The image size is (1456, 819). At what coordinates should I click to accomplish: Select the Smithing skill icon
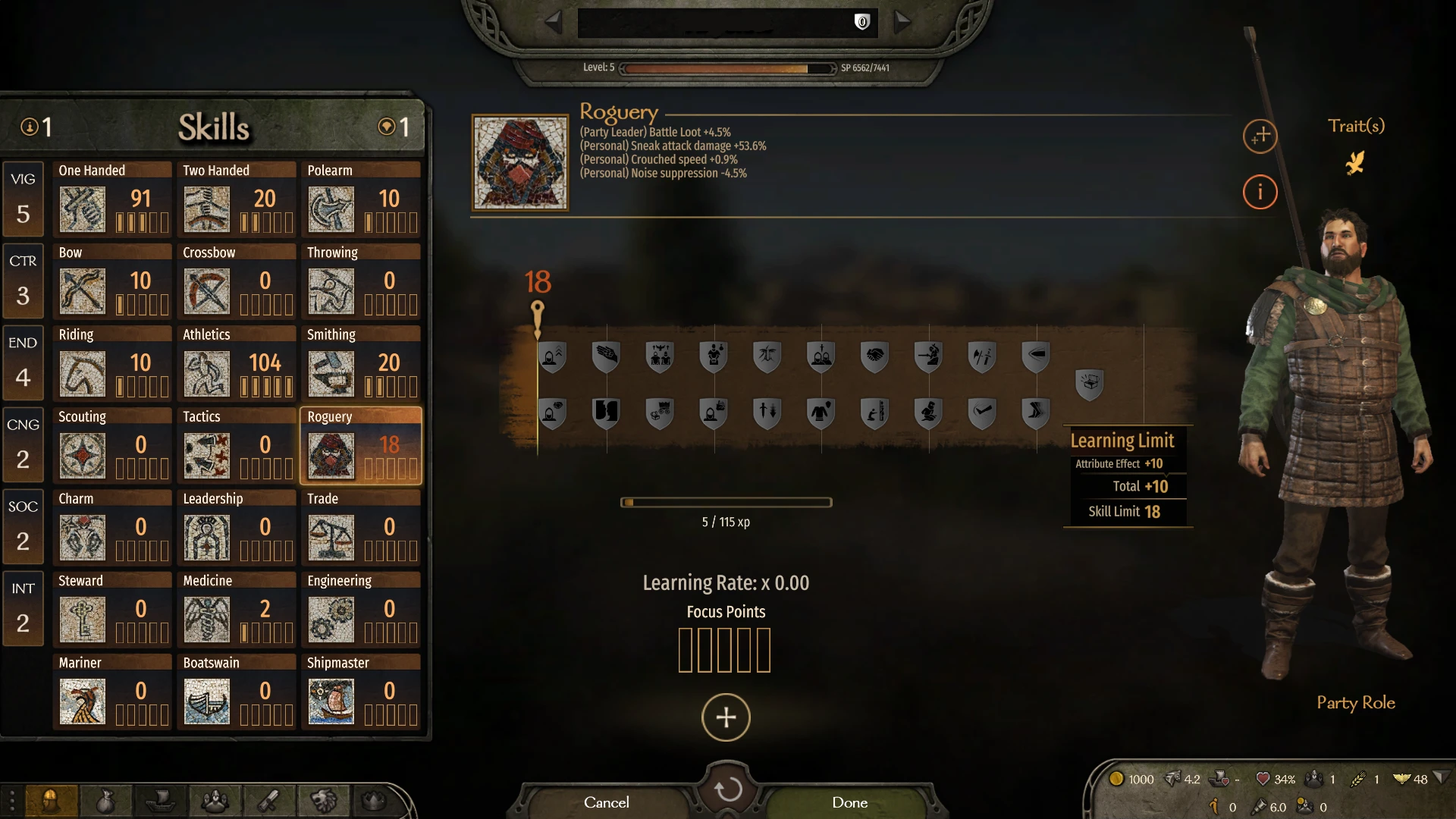pos(331,372)
